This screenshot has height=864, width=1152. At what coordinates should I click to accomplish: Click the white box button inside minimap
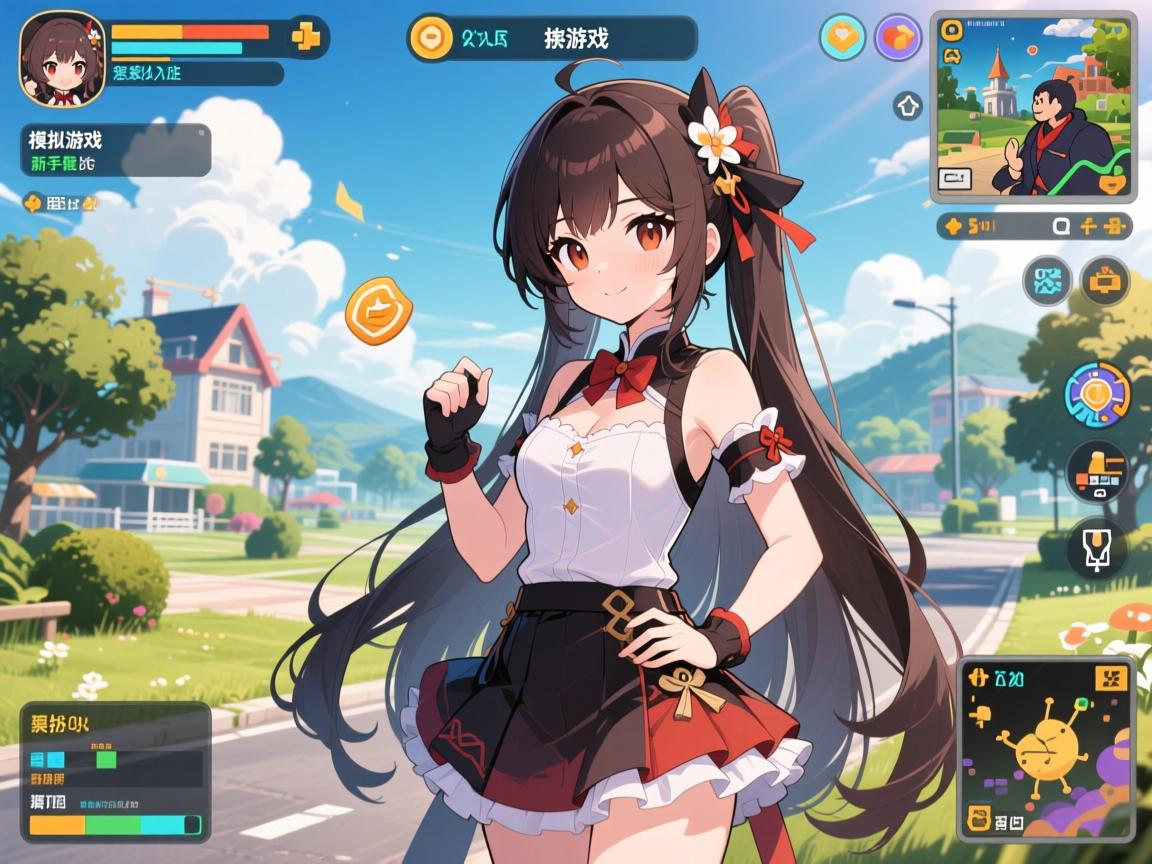click(956, 178)
